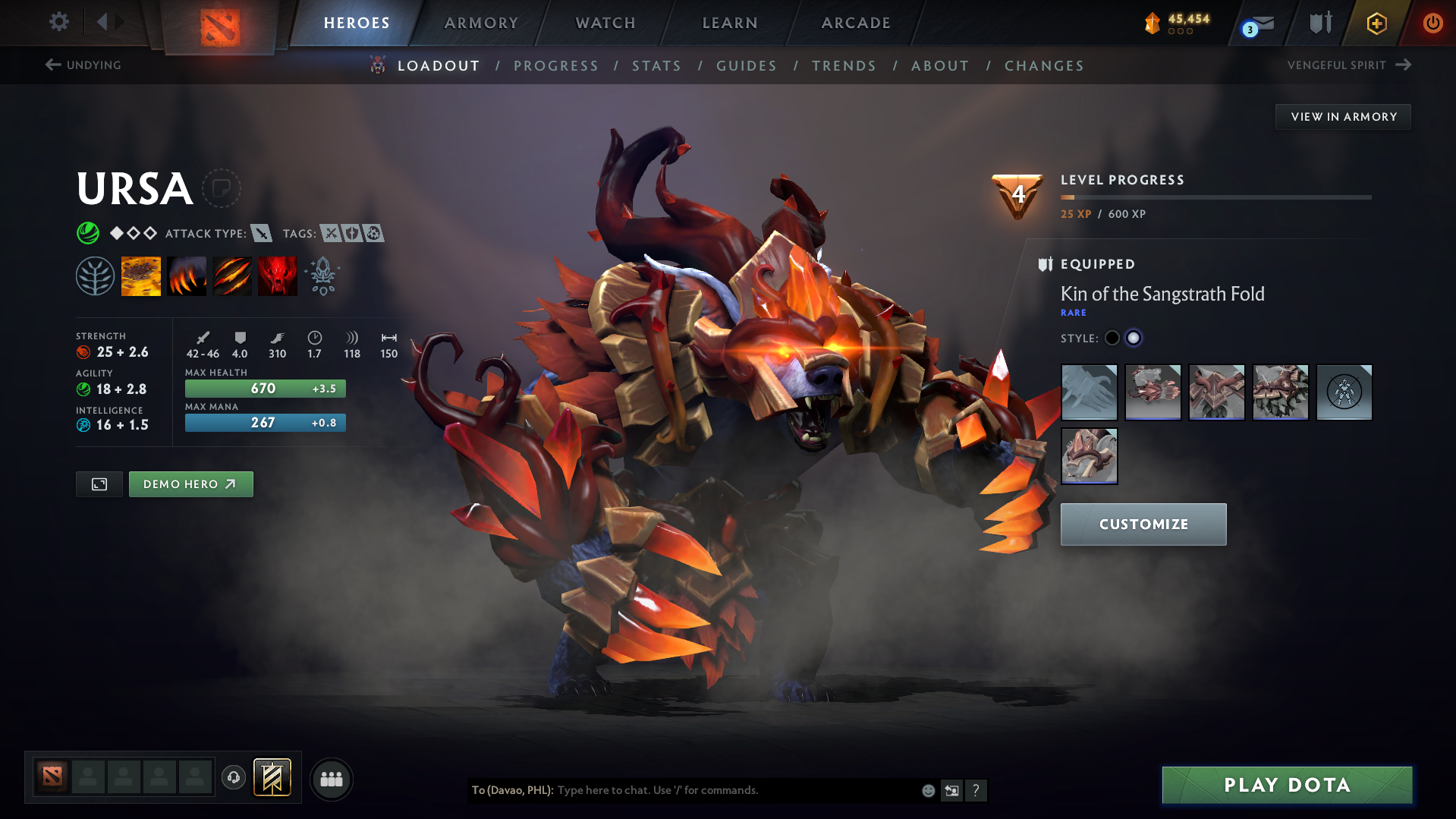Start matchmaking with Play Dota
1456x819 pixels.
pyautogui.click(x=1287, y=785)
